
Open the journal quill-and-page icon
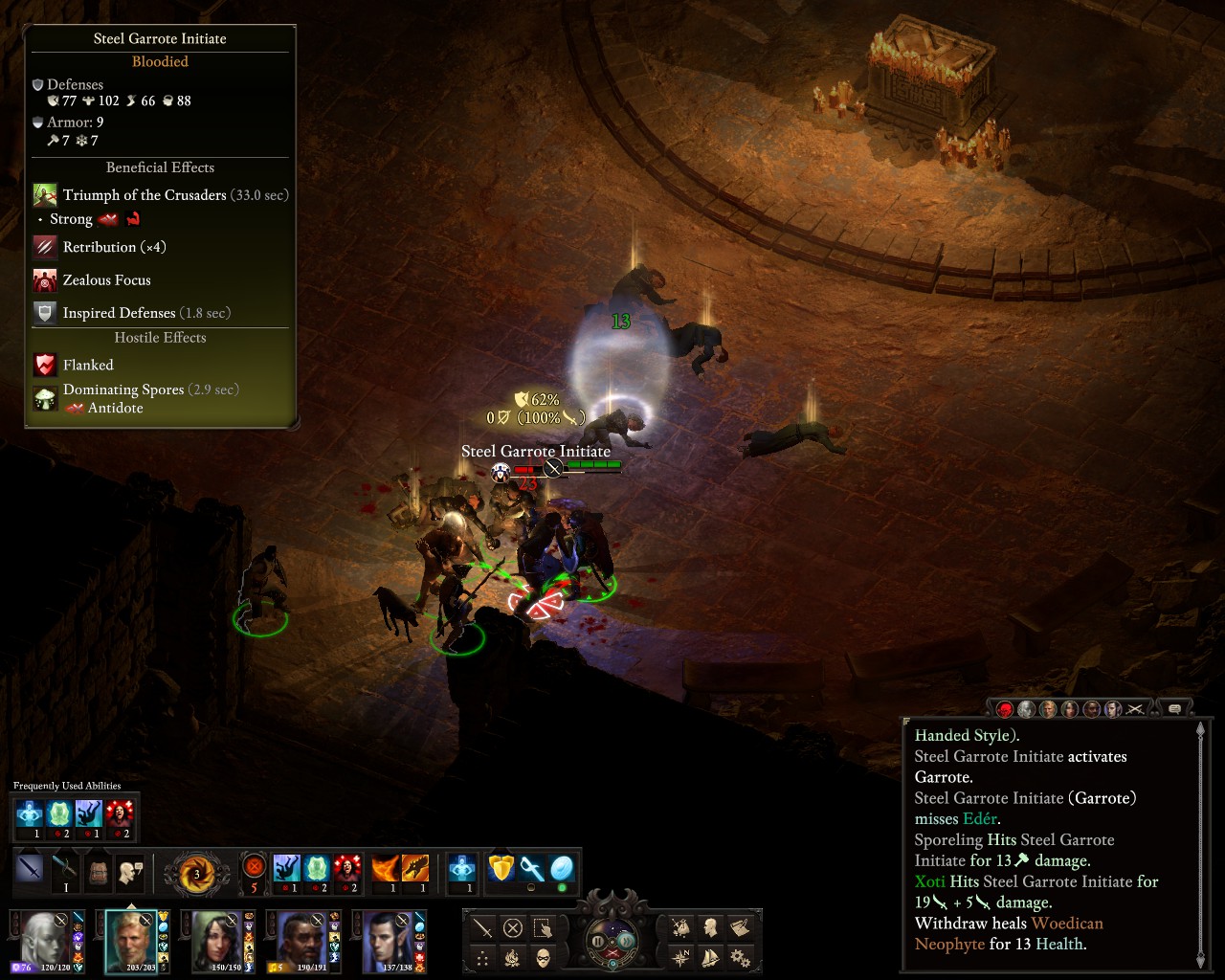click(x=740, y=927)
